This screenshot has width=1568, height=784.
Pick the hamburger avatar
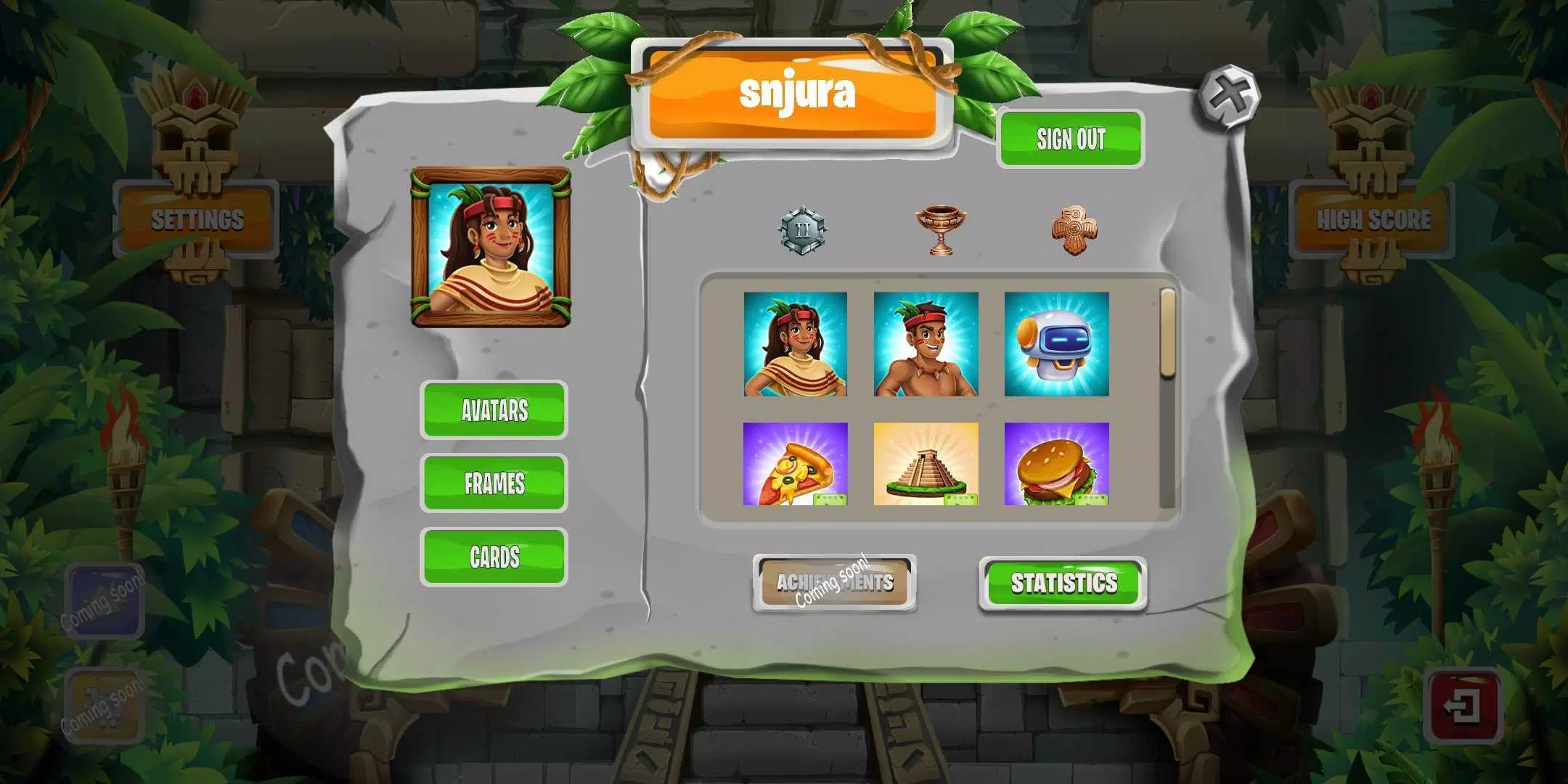click(1056, 464)
